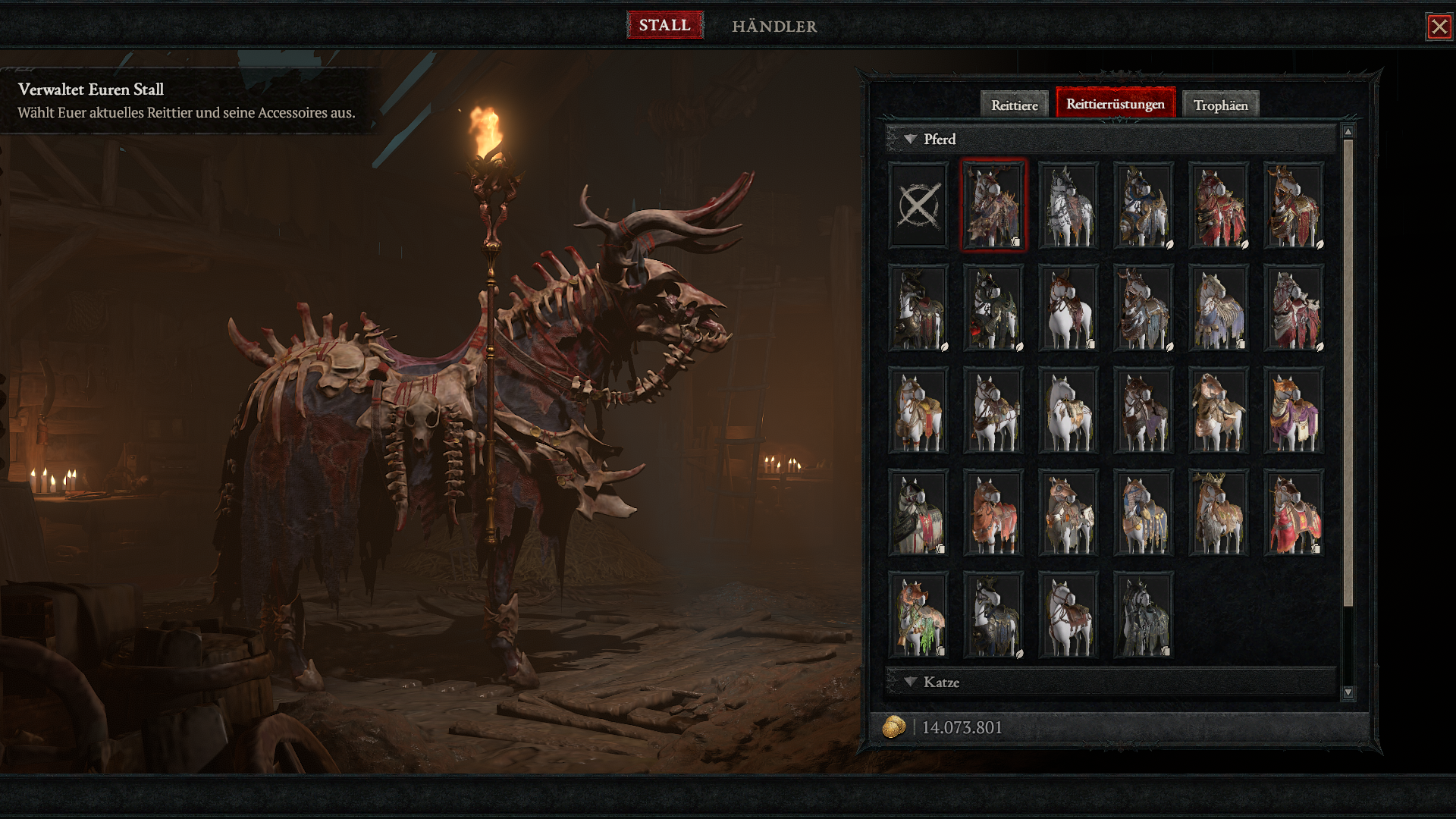
Task: Equip the purple draped horse armor
Action: tap(1294, 410)
